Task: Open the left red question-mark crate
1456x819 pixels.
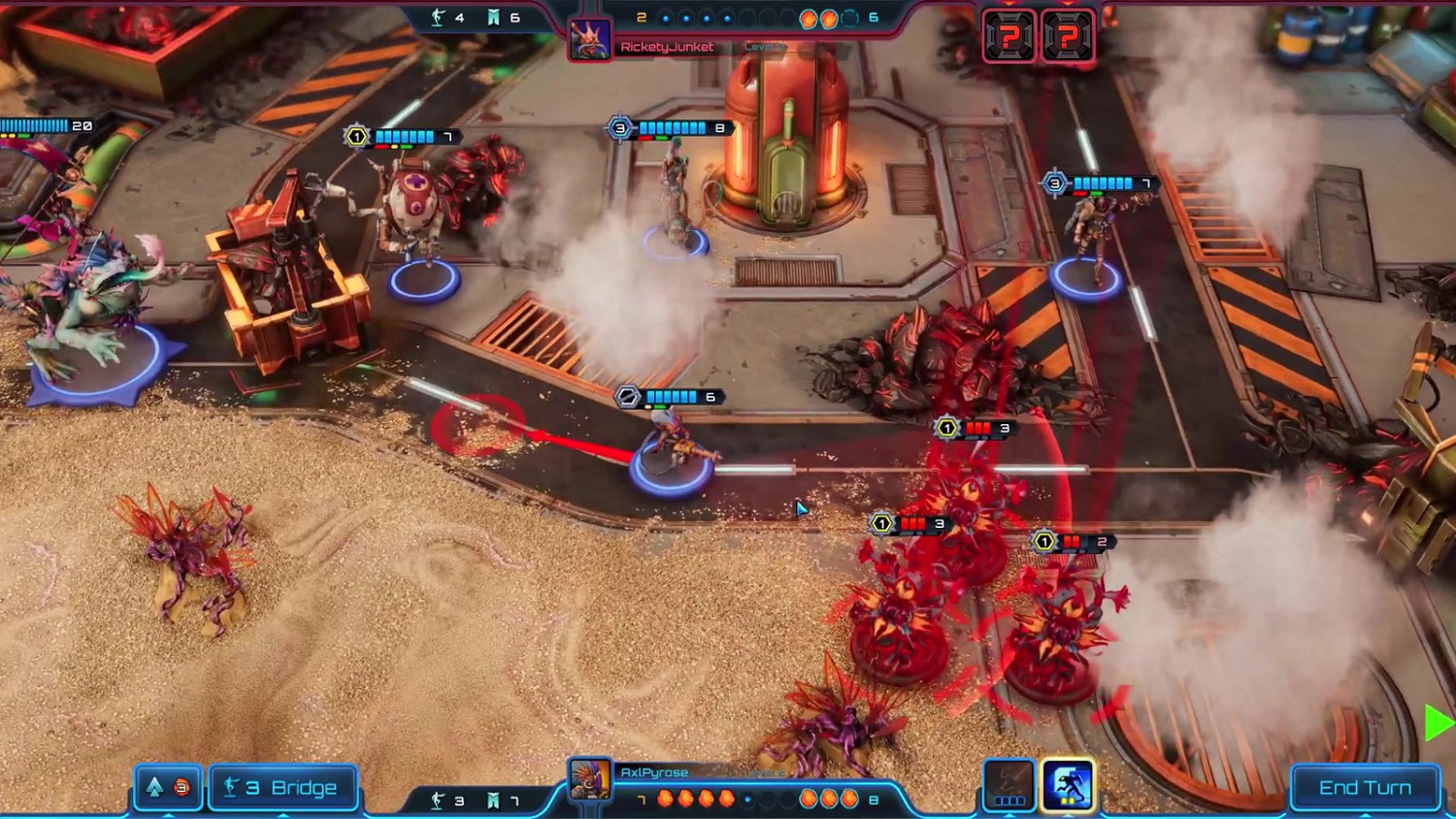Action: tap(1009, 33)
